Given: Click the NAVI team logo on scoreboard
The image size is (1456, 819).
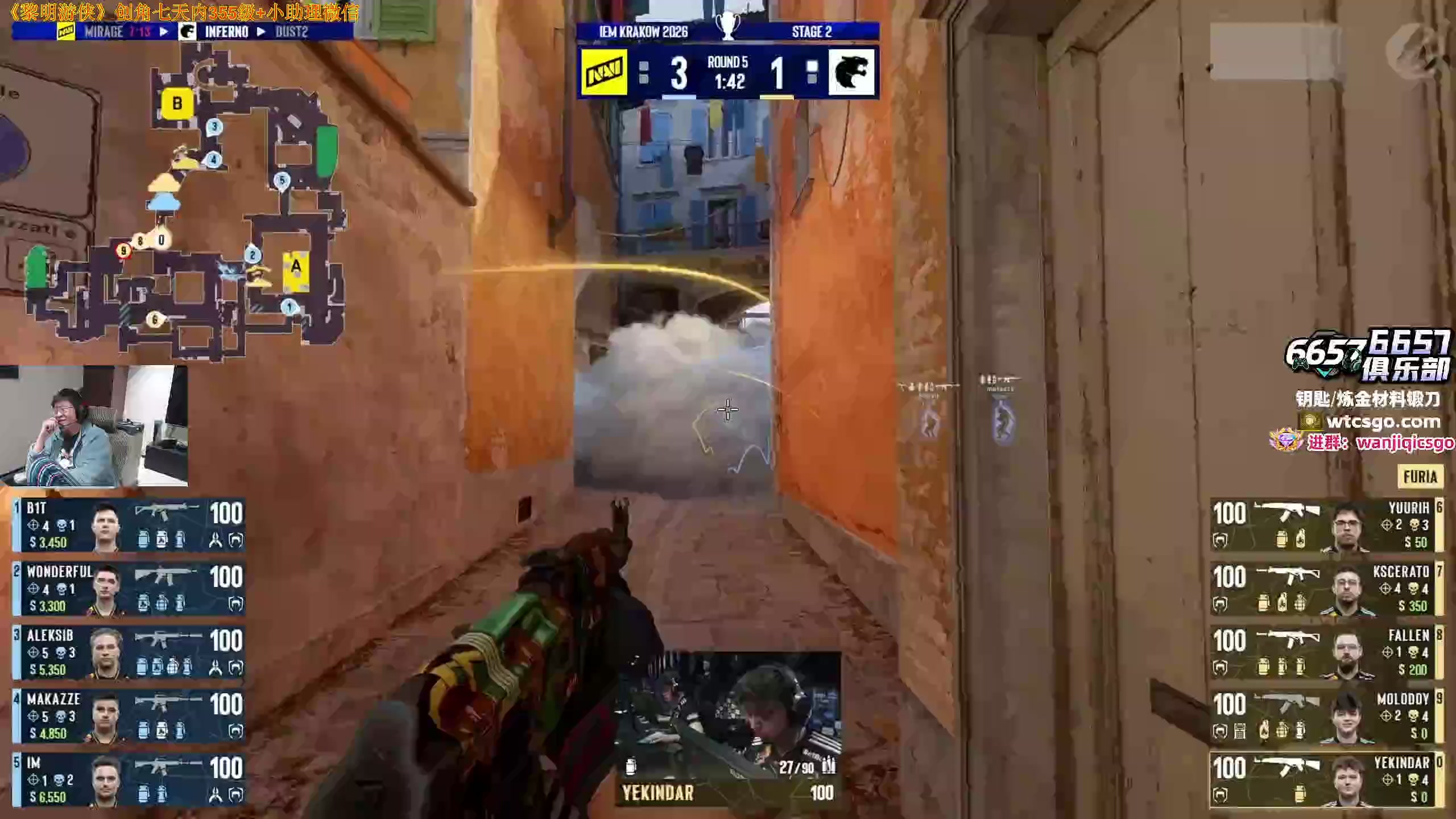Looking at the screenshot, I should coord(604,72).
